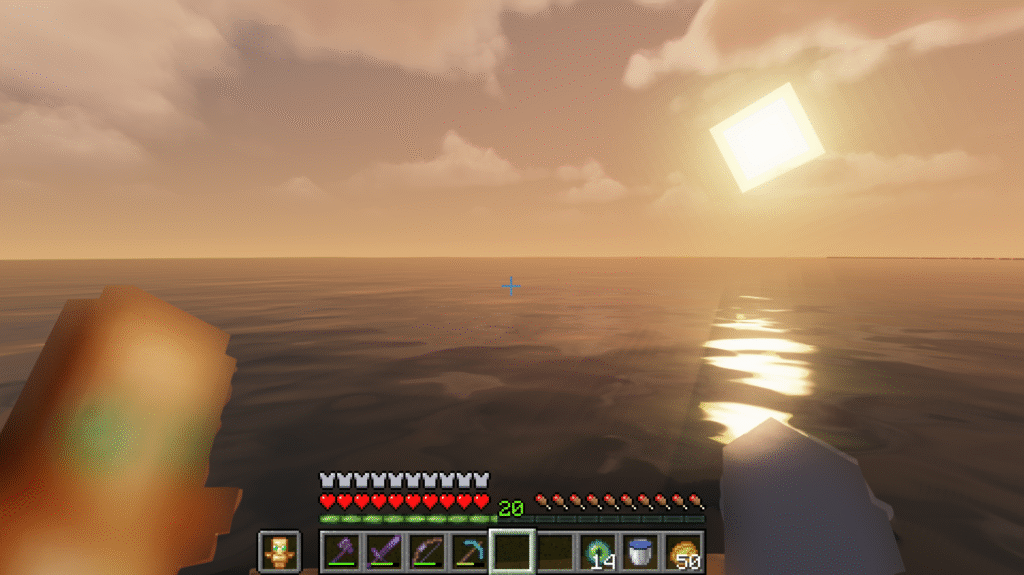
Task: Switch to the bow slot
Action: pyautogui.click(x=427, y=551)
